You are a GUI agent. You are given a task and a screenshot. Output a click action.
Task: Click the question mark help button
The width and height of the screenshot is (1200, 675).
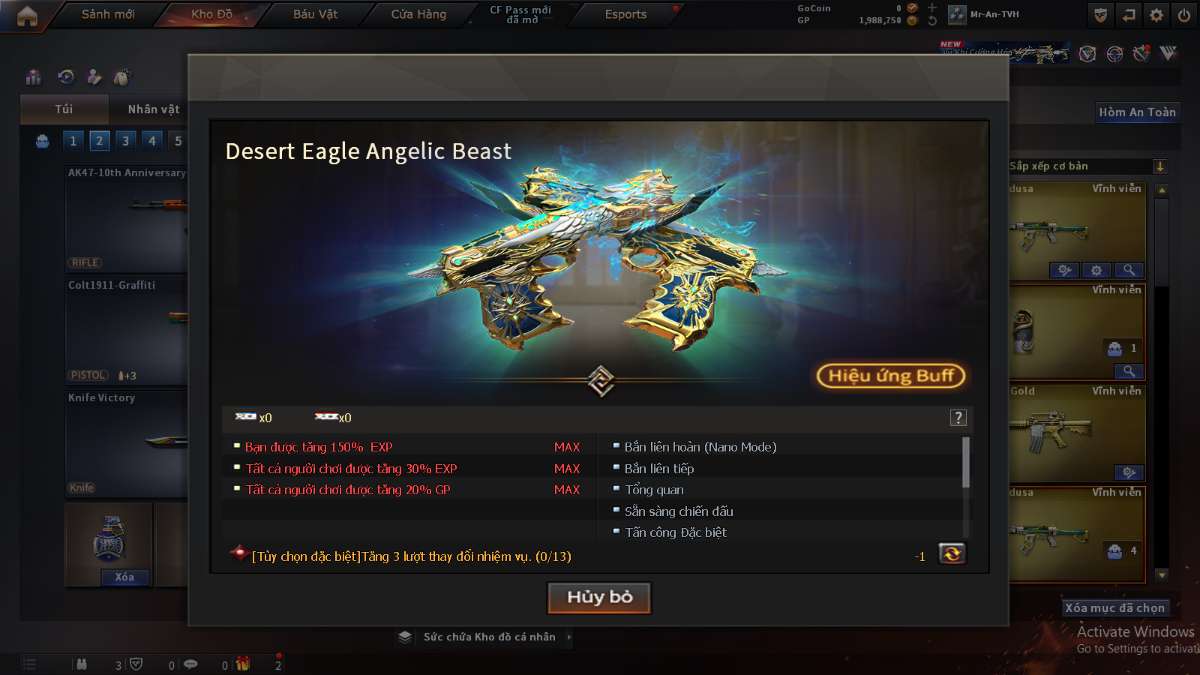click(x=958, y=418)
